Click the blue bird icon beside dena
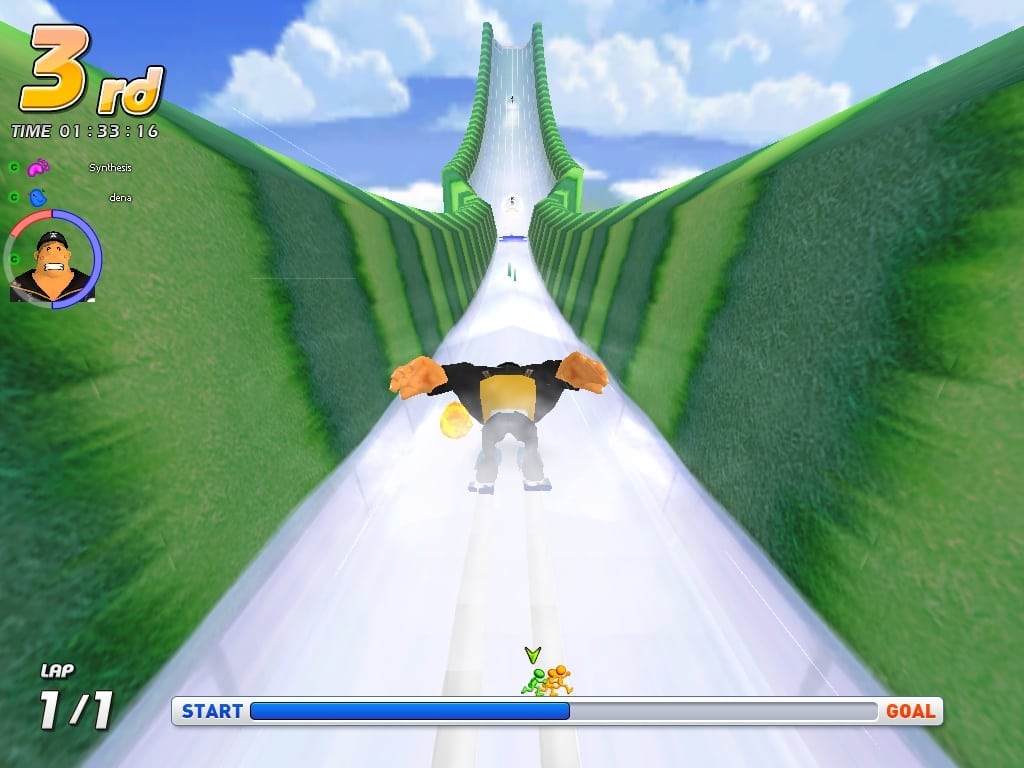This screenshot has height=768, width=1024. (x=38, y=198)
